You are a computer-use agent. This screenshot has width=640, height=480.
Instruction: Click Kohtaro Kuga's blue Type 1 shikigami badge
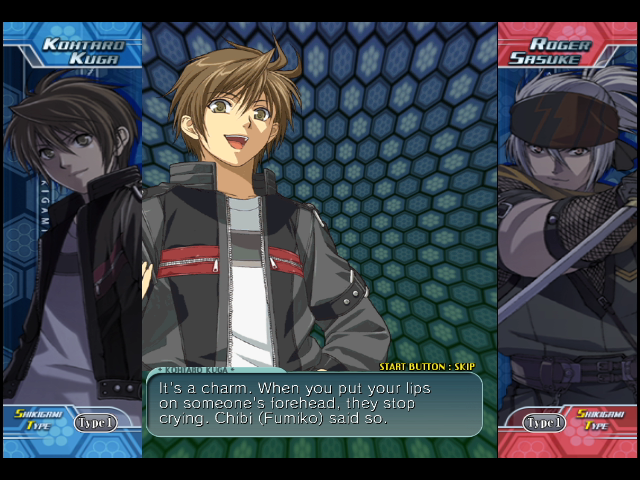tap(95, 423)
